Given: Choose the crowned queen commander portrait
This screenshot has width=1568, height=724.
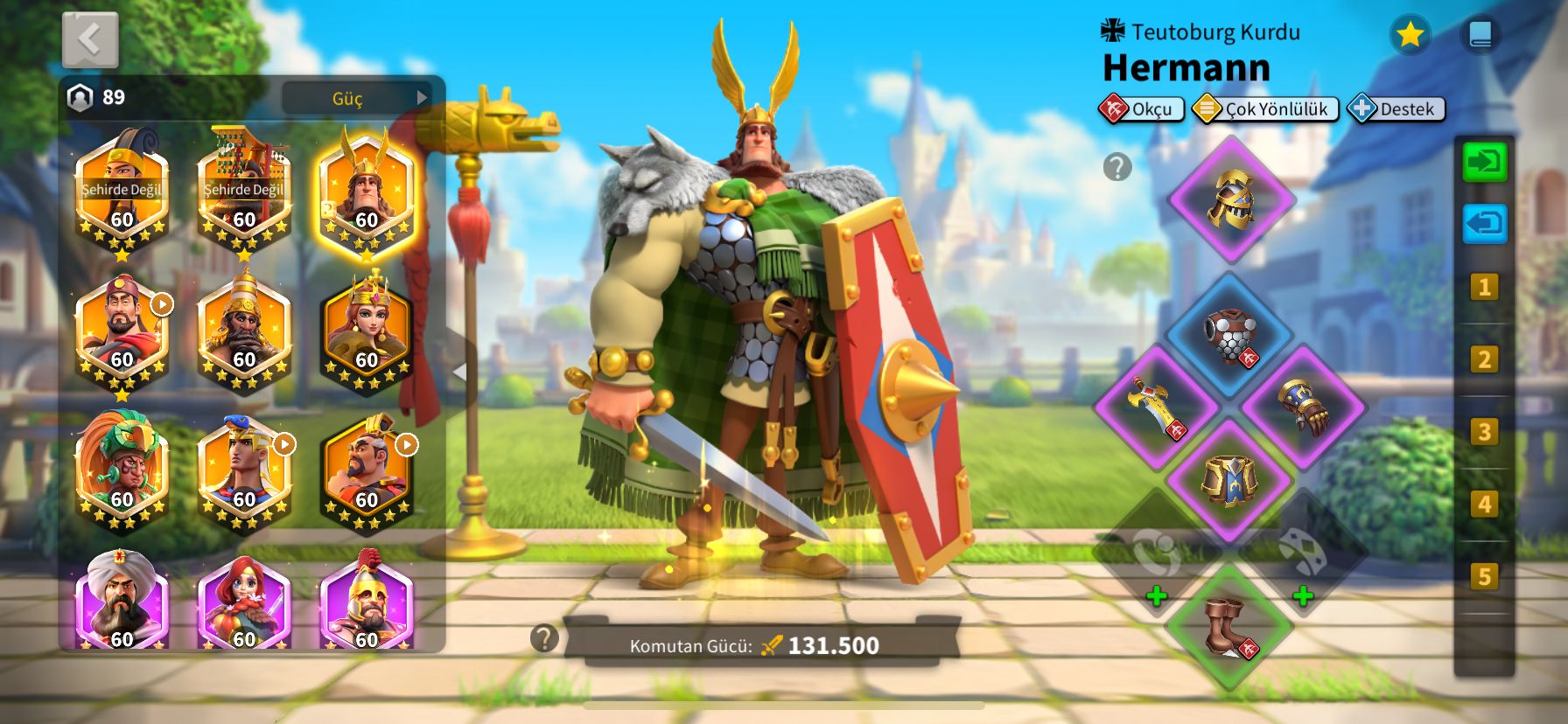Looking at the screenshot, I should pos(366,333).
